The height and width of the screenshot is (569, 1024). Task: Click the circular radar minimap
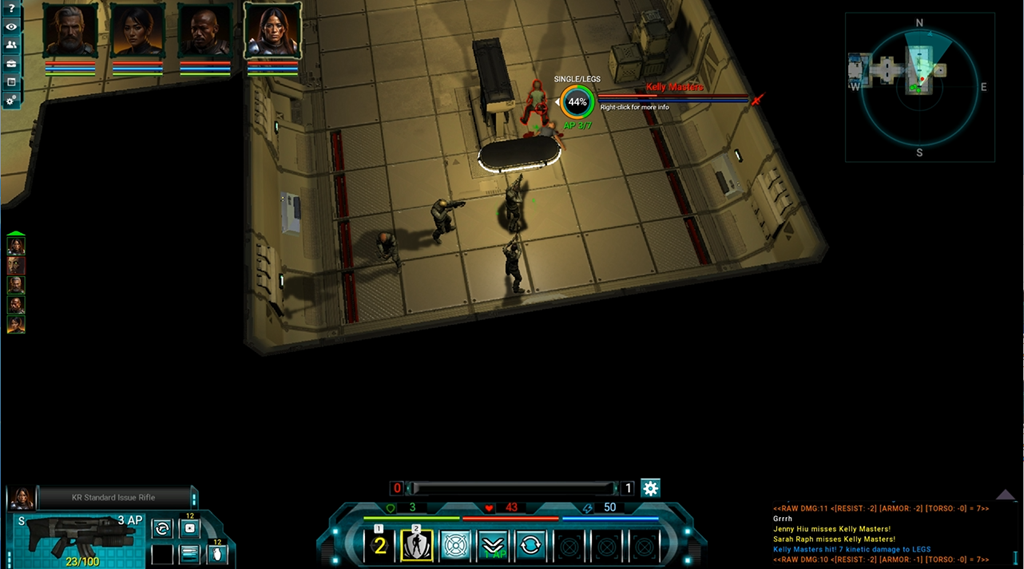click(919, 87)
